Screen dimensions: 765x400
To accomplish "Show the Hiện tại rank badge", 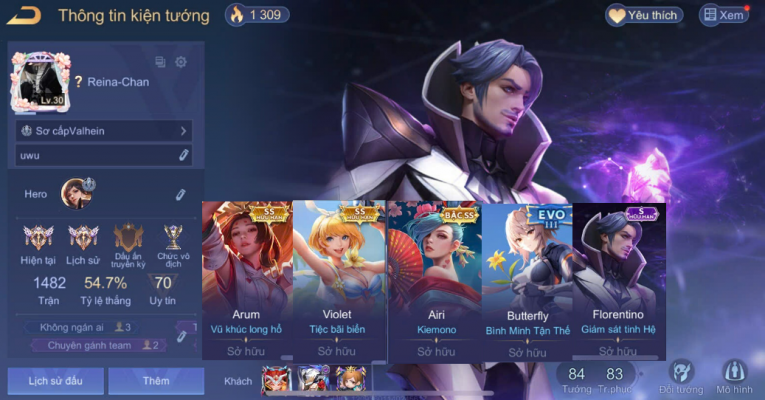I will pyautogui.click(x=39, y=240).
